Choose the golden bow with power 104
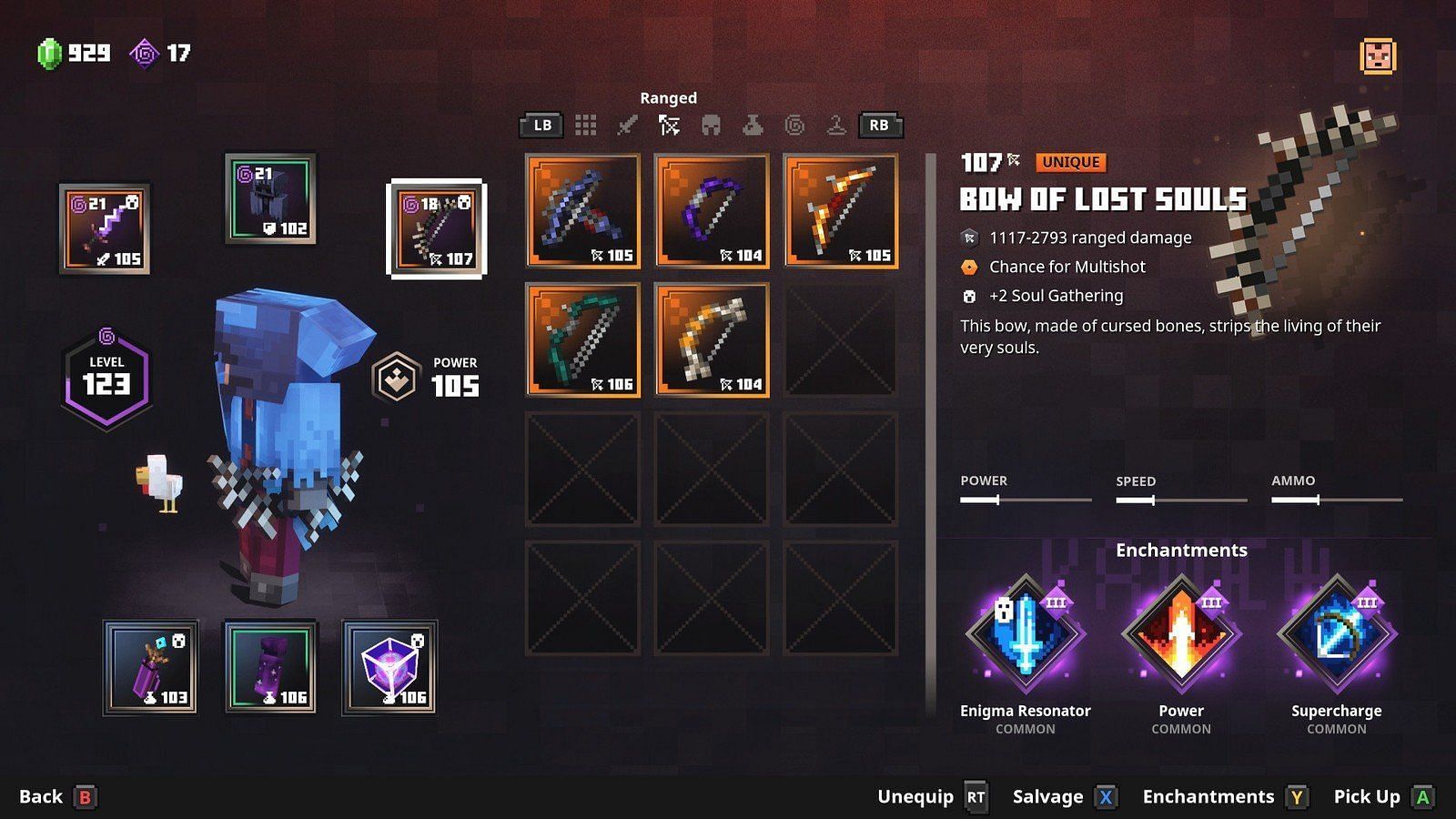Viewport: 1456px width, 819px height. [x=712, y=340]
